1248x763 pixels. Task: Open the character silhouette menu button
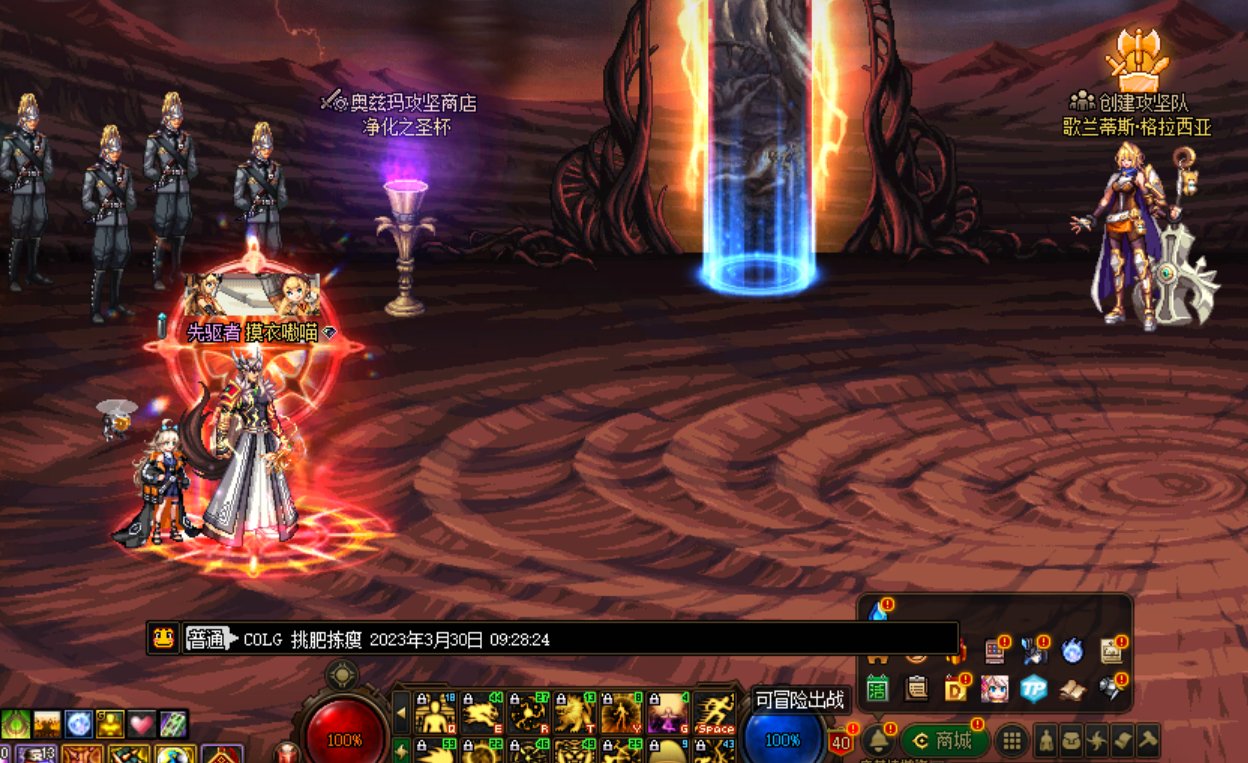[1045, 741]
